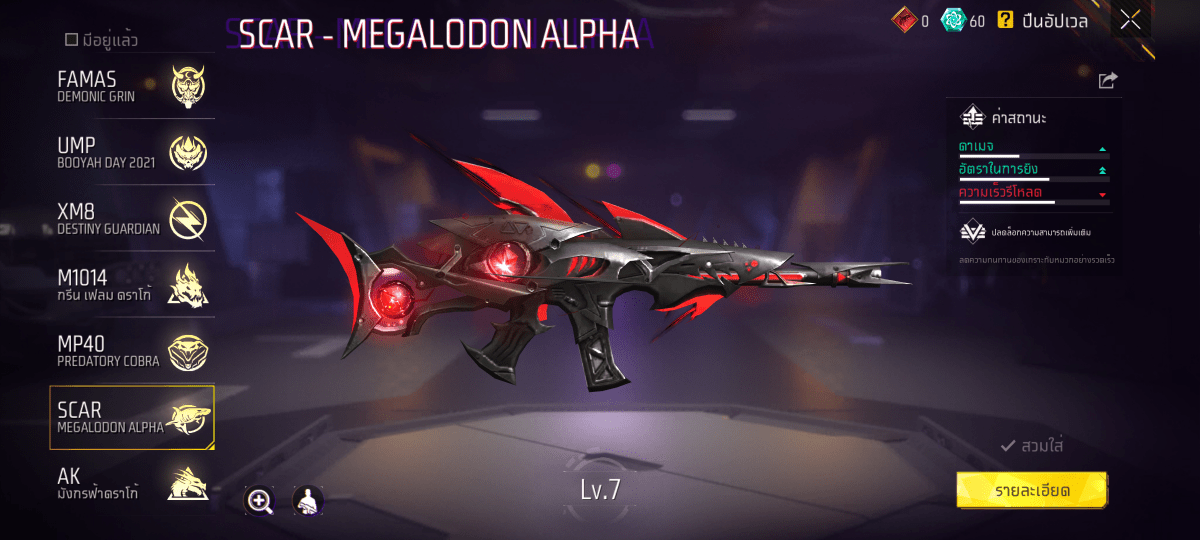The width and height of the screenshot is (1200, 540).
Task: Click the สวมใส่ equip button
Action: click(1032, 446)
